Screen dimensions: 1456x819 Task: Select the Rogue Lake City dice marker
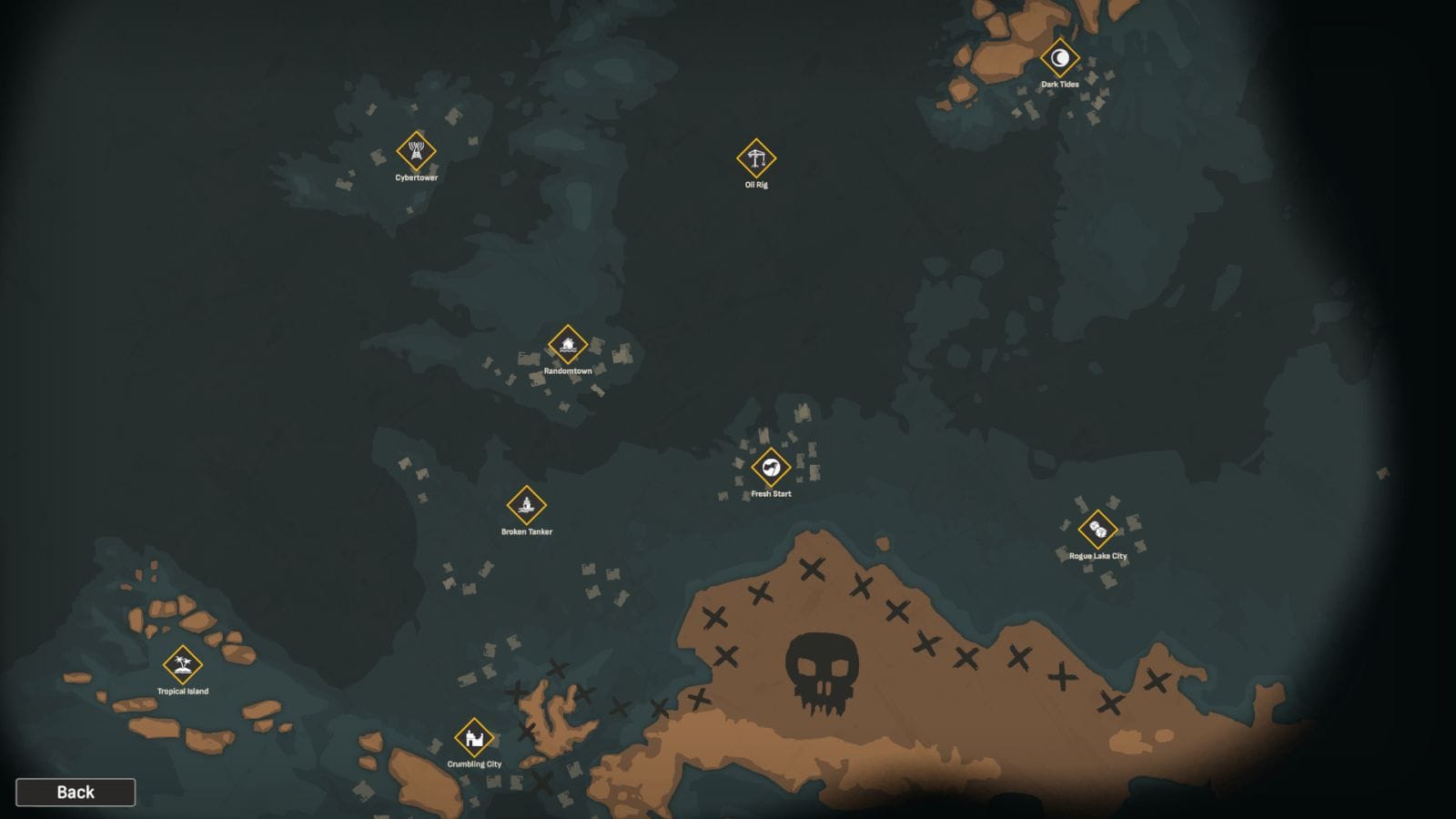1097,531
